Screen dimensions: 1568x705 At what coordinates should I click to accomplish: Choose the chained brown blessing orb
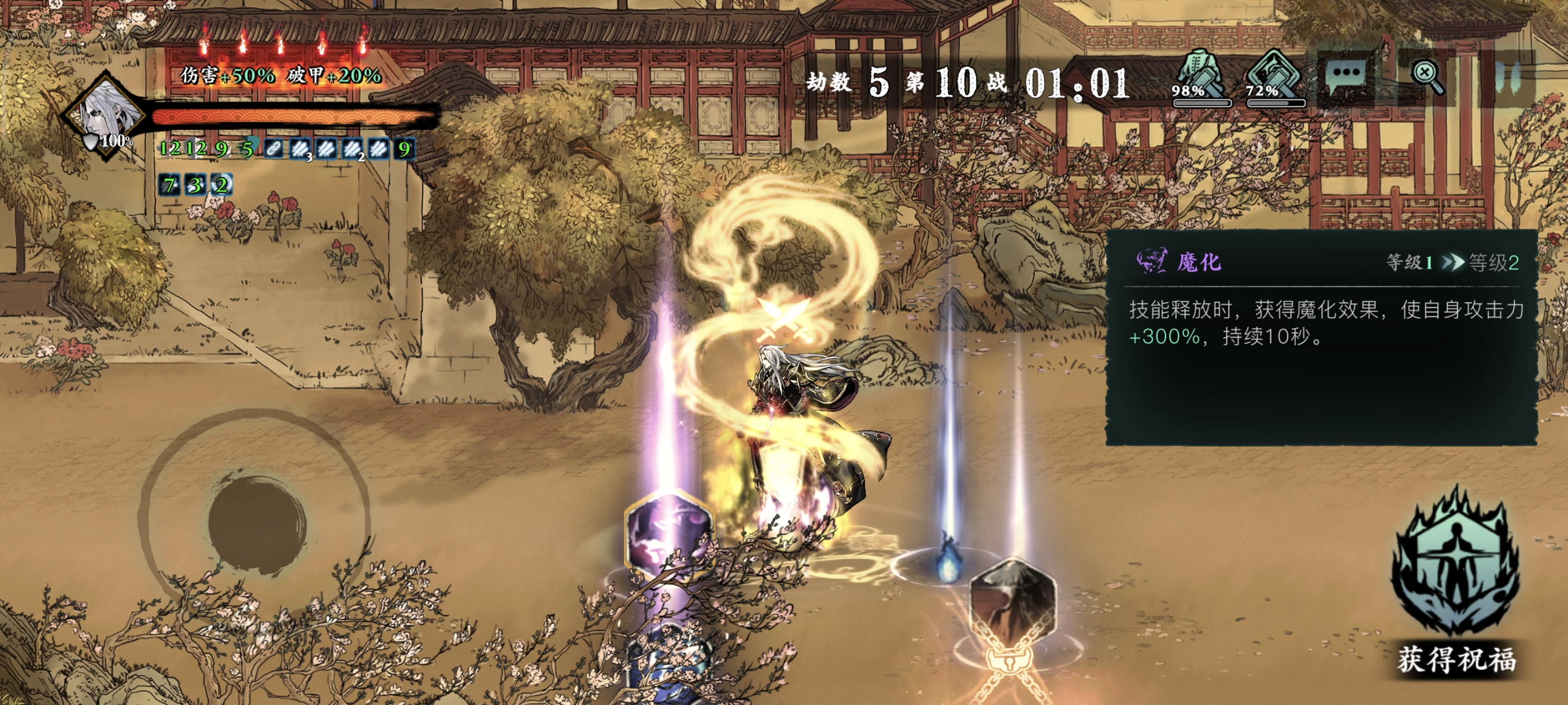tap(1013, 602)
